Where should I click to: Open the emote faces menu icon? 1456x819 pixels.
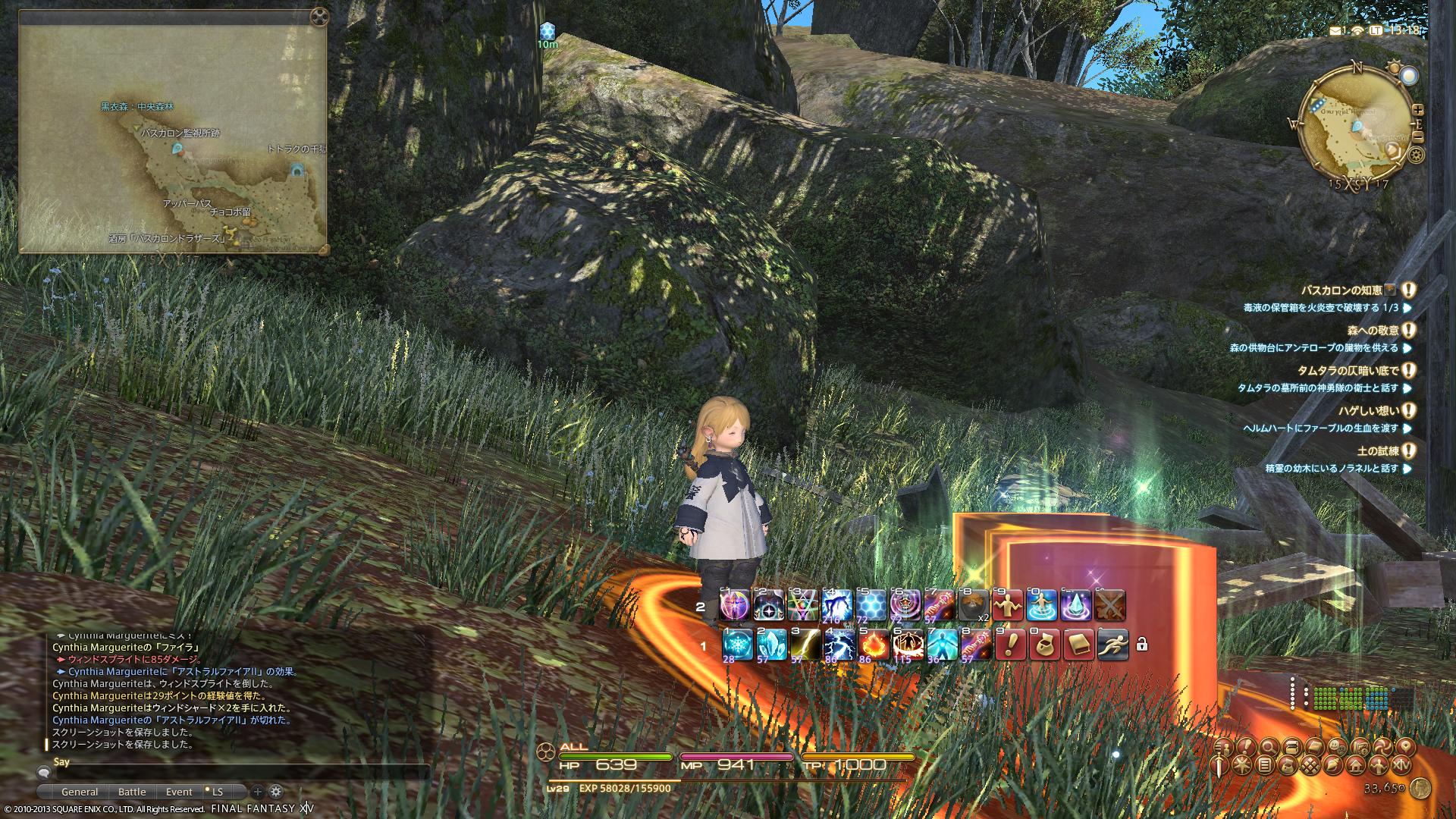coord(1336,747)
